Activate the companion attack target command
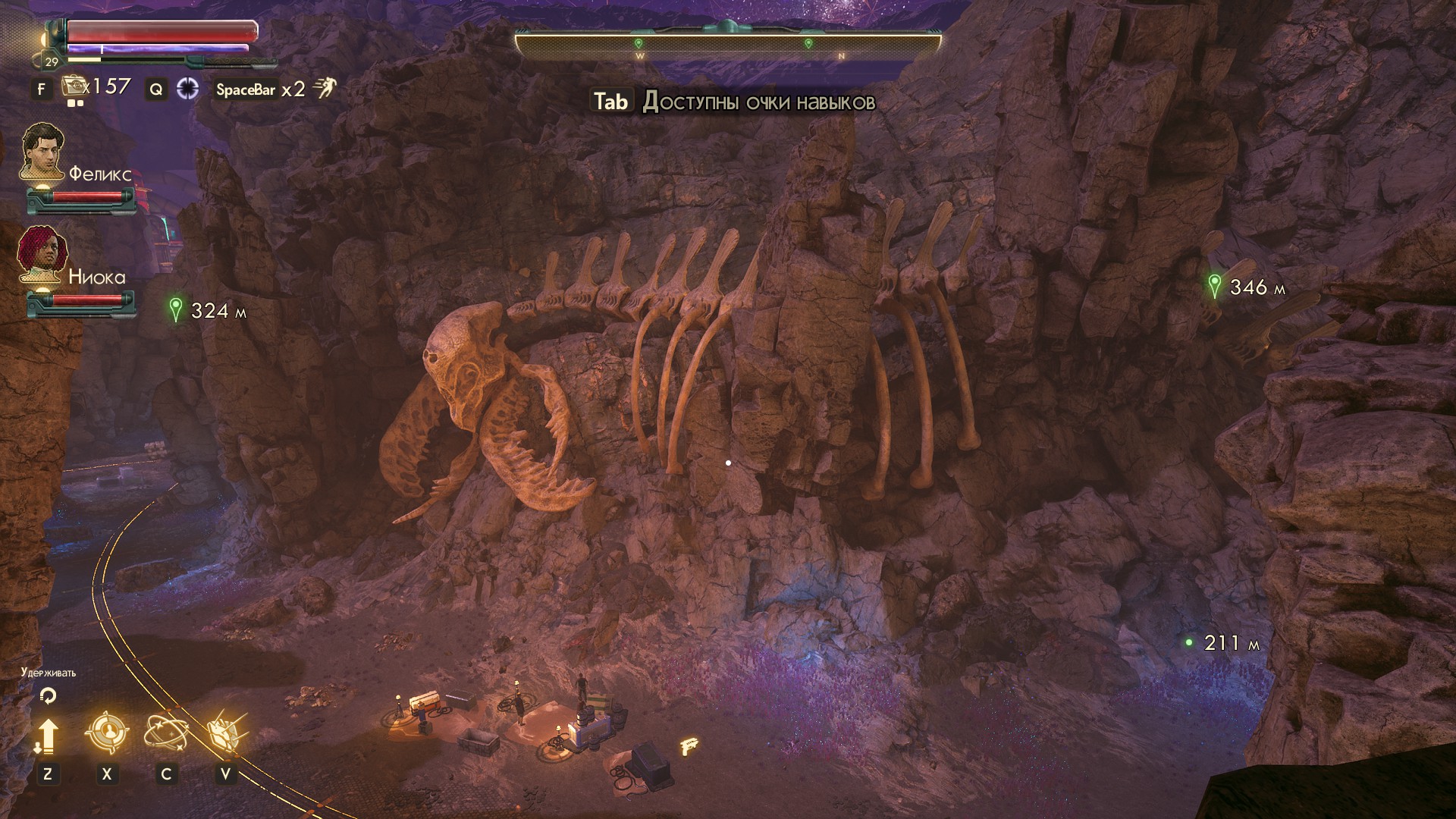 [106, 733]
